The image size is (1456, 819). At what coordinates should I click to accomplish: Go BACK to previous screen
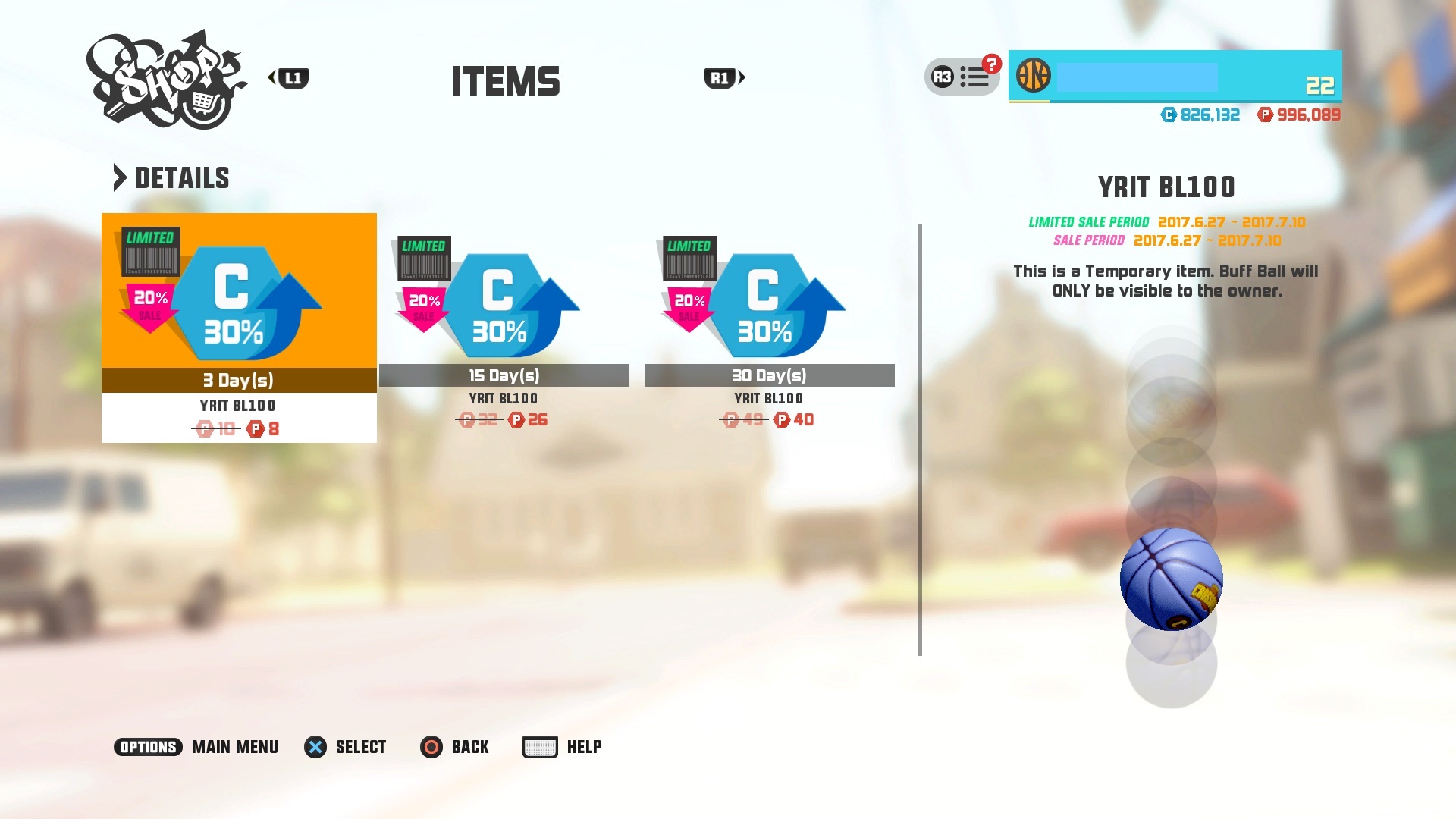tap(455, 747)
